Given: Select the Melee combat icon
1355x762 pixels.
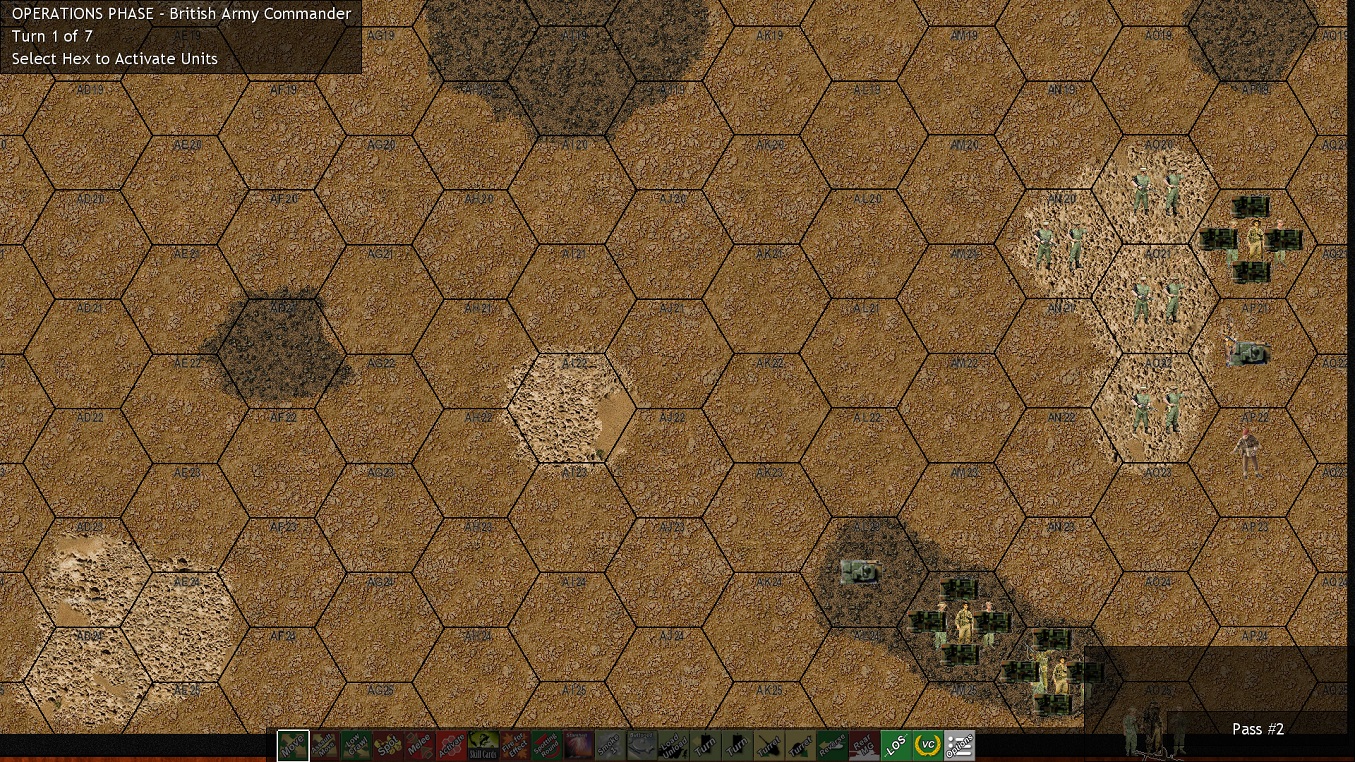Looking at the screenshot, I should point(420,745).
